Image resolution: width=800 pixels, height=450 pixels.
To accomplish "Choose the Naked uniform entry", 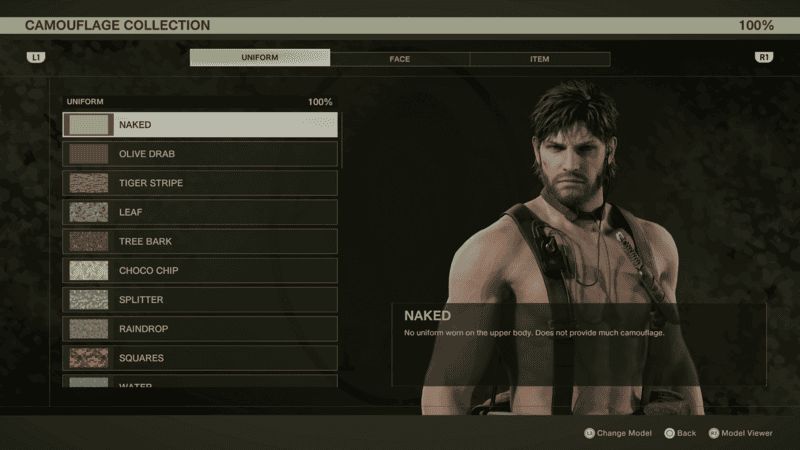I will pyautogui.click(x=200, y=125).
